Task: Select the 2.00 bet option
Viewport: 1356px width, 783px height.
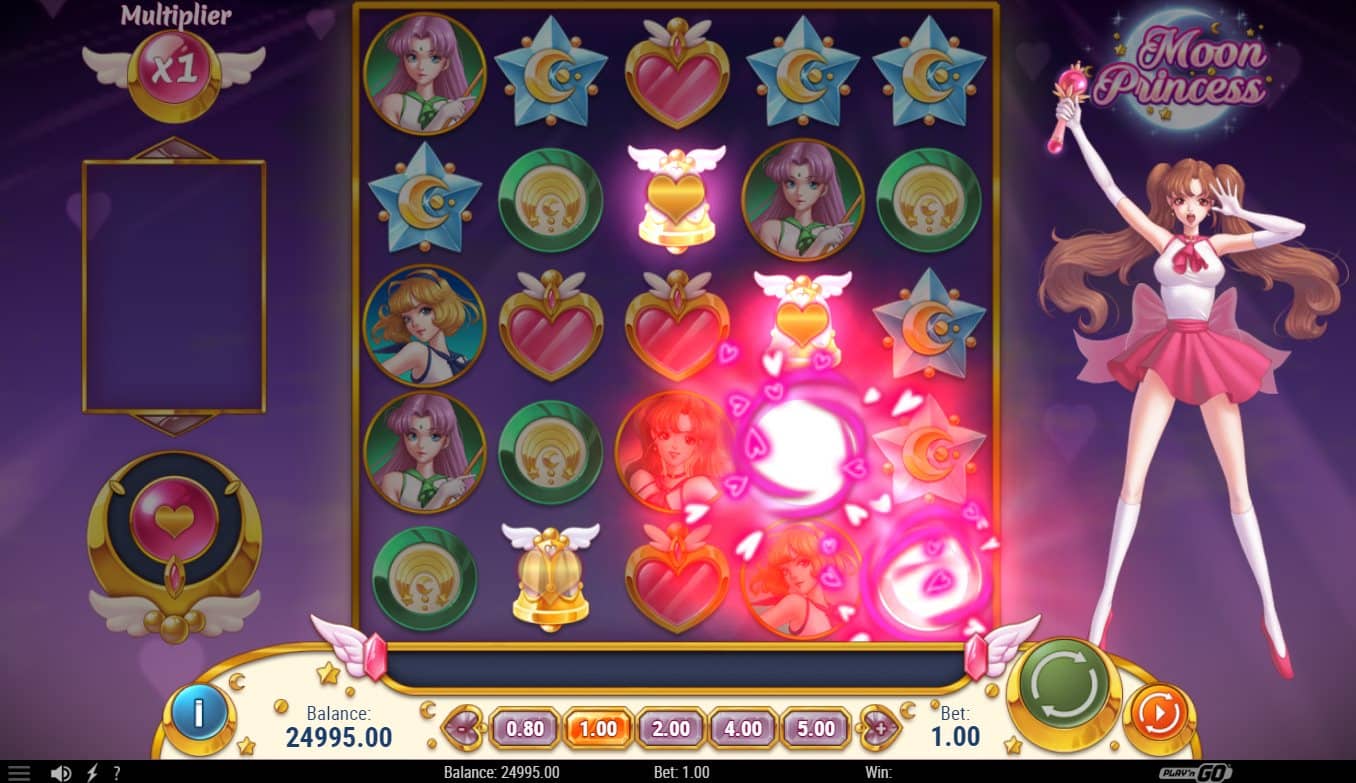Action: [670, 729]
